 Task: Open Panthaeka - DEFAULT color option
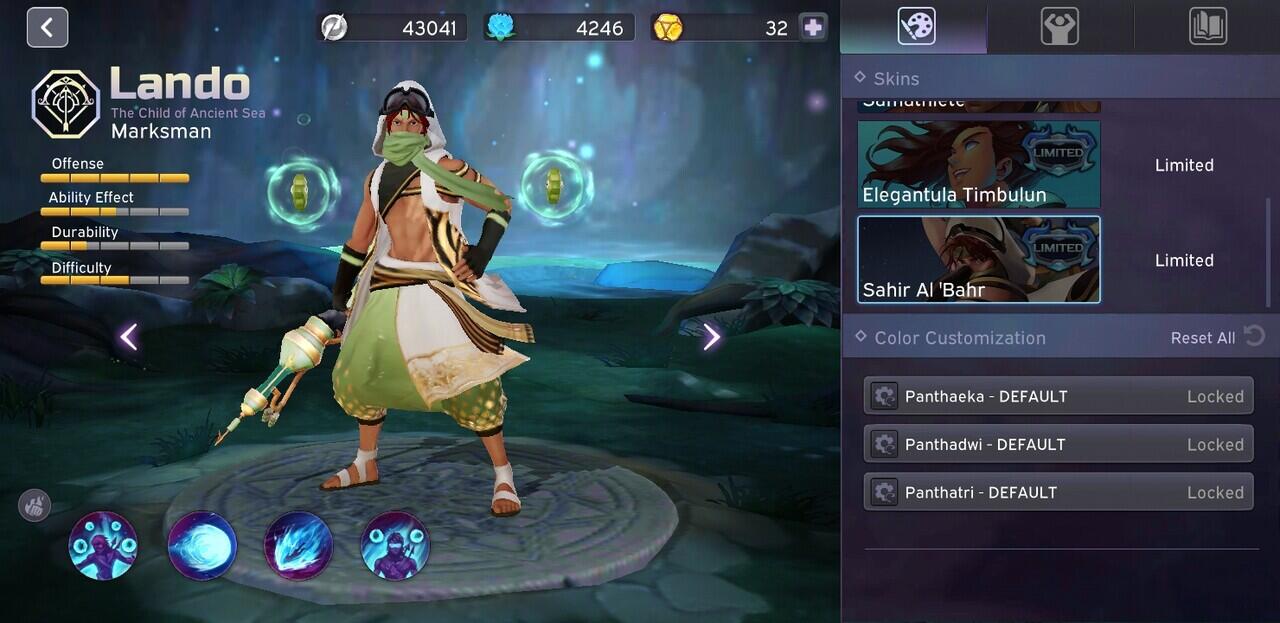point(1058,396)
